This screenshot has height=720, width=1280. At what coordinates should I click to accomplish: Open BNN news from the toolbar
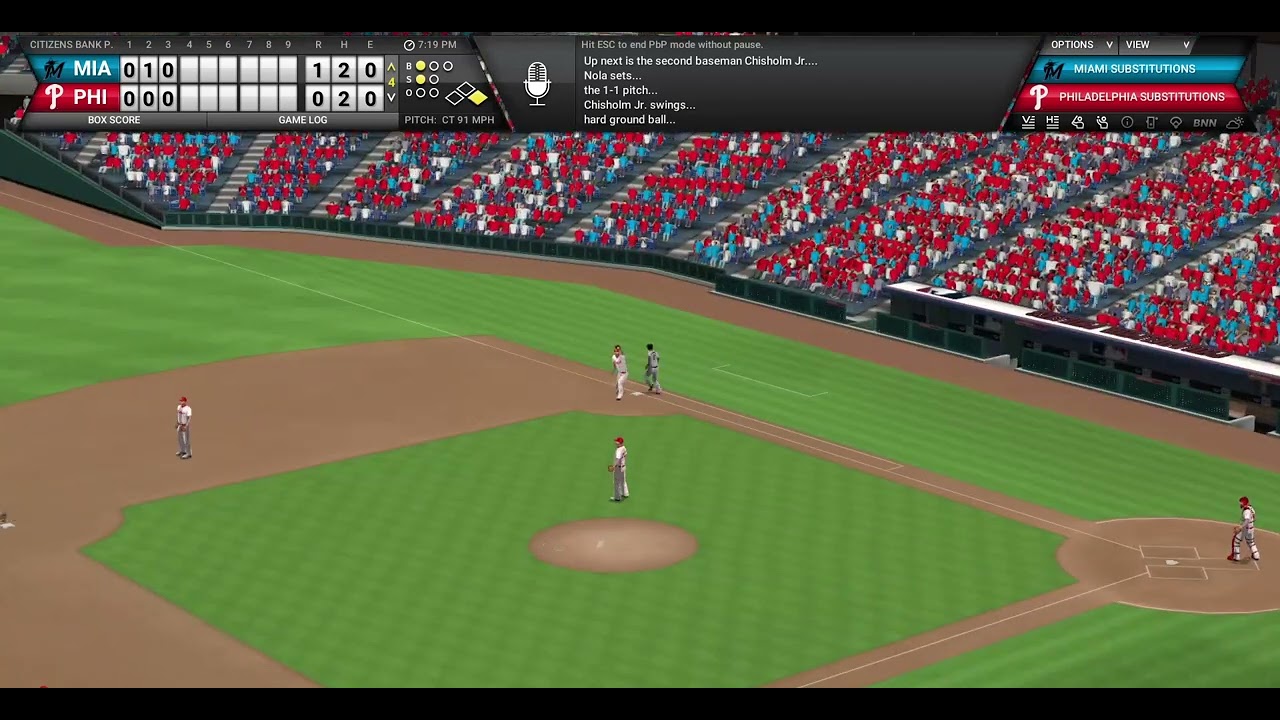1204,122
